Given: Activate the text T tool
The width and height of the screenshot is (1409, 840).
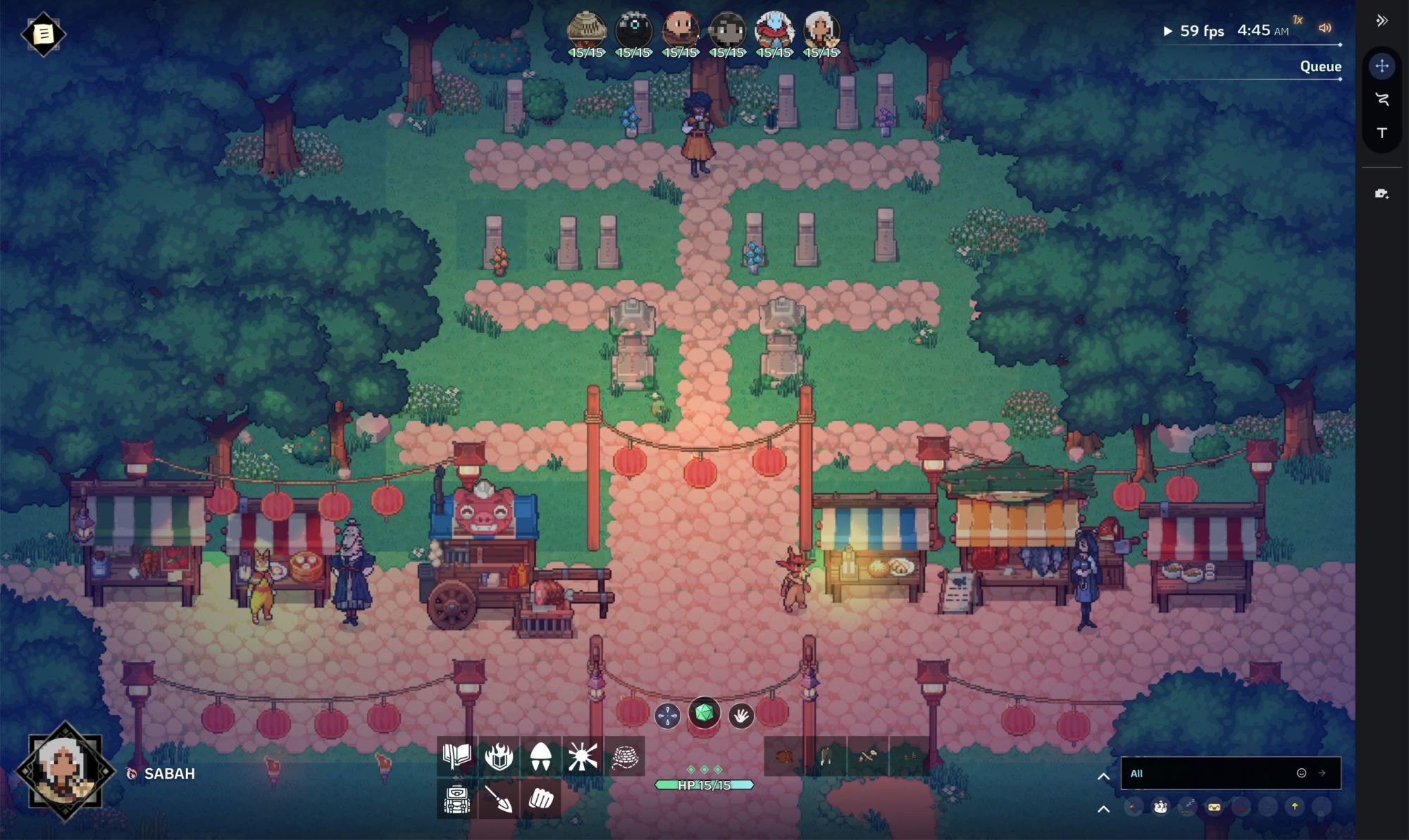Looking at the screenshot, I should 1382,132.
